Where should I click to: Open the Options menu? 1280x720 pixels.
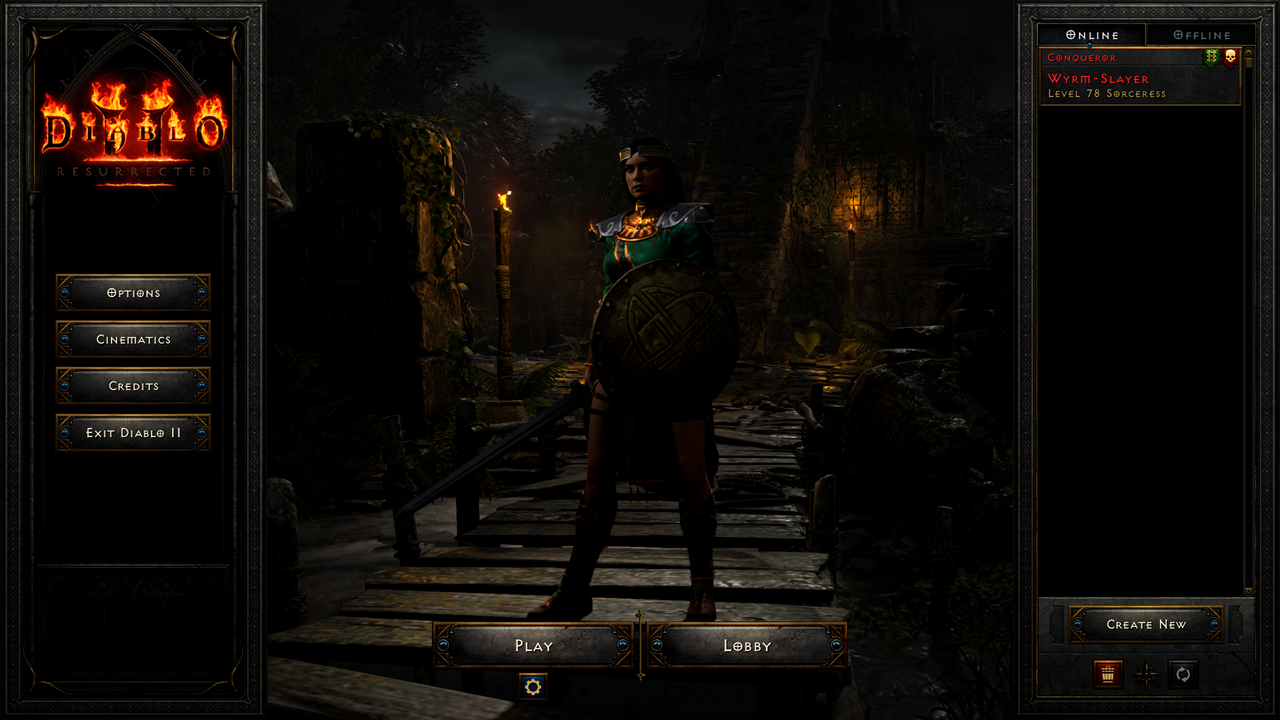[133, 293]
